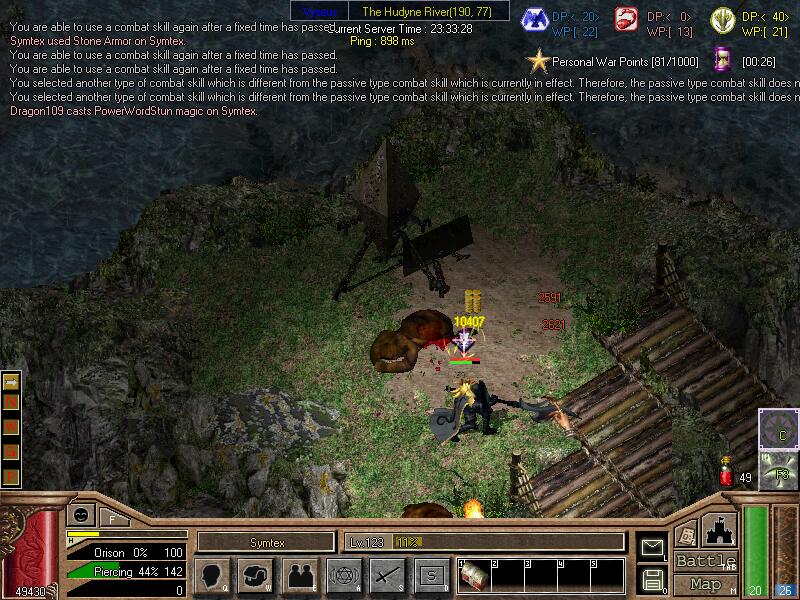This screenshot has width=800, height=600.
Task: Open the Map button
Action: click(x=705, y=584)
